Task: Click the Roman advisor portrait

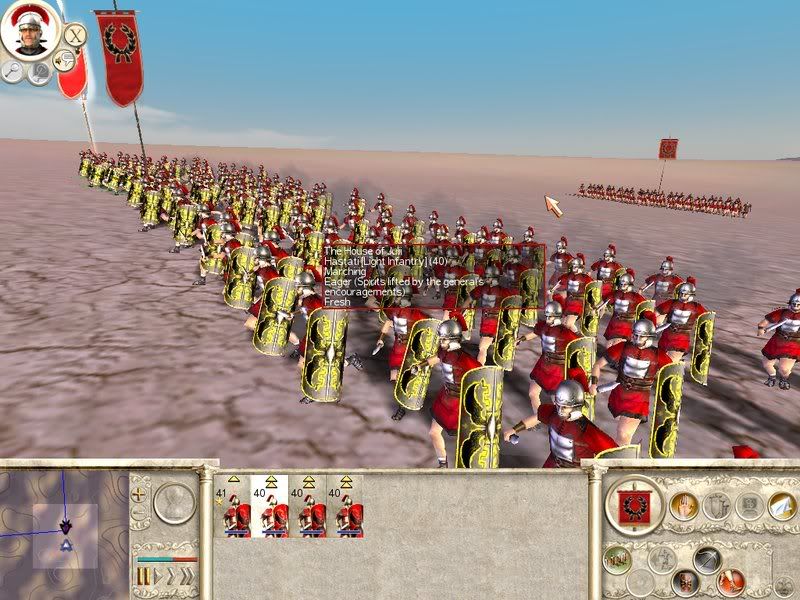Action: click(27, 31)
